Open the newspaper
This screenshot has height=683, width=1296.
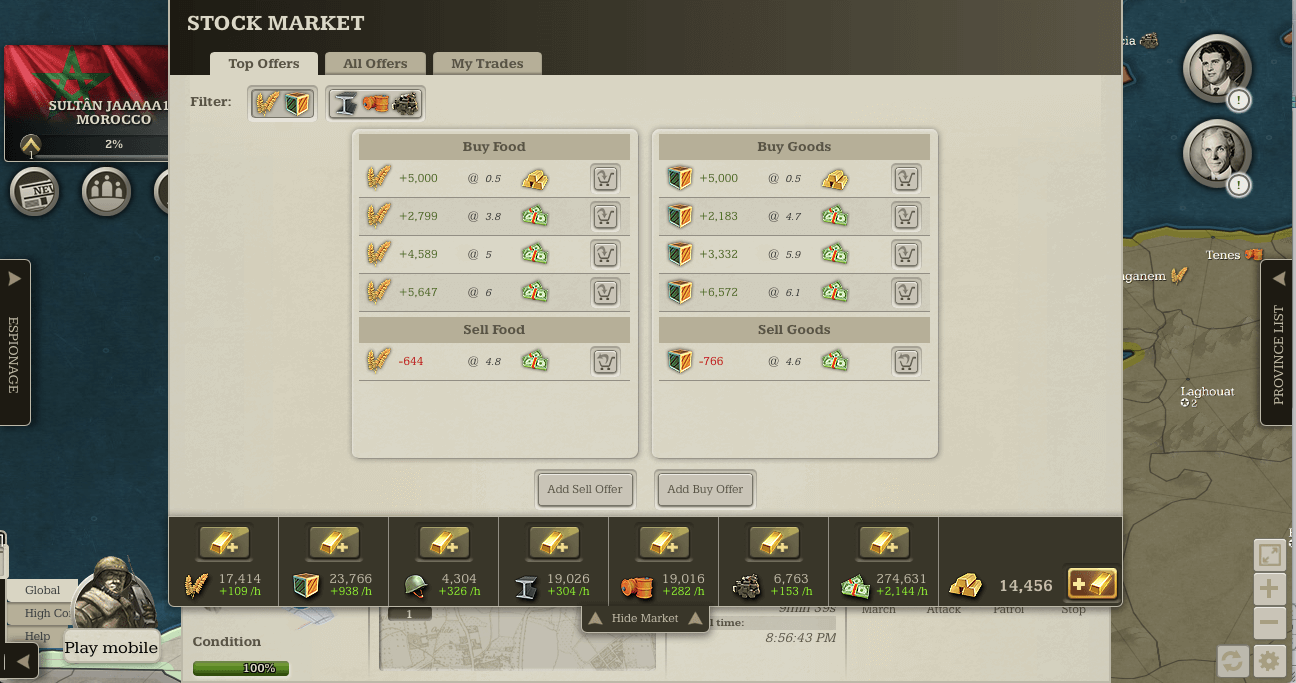pos(34,191)
